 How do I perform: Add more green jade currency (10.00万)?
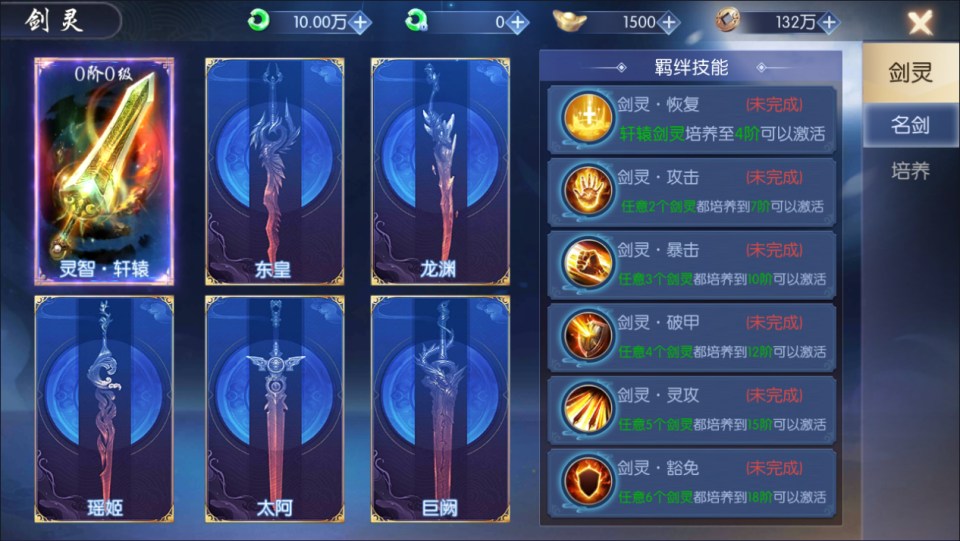pos(360,22)
